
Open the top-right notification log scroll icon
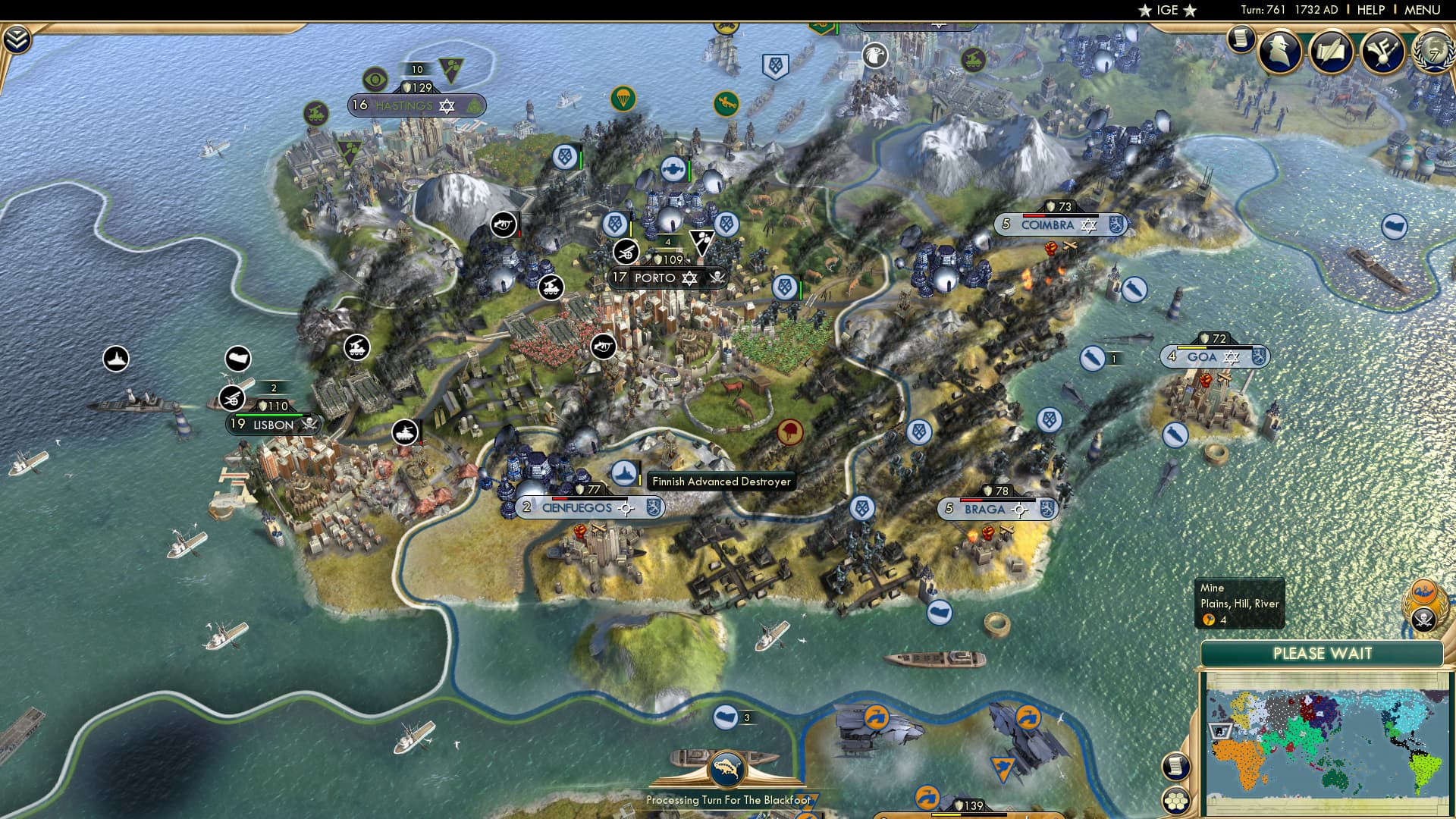click(x=1241, y=38)
